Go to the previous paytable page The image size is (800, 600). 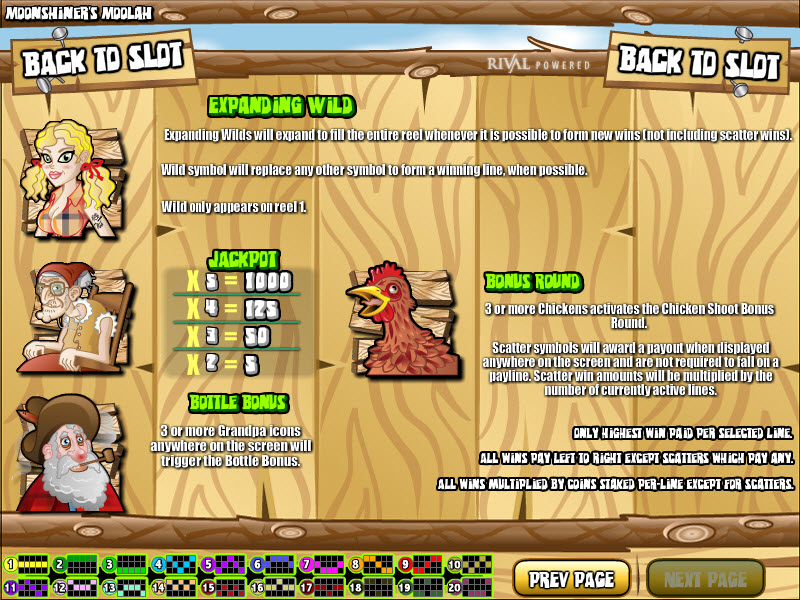(571, 578)
